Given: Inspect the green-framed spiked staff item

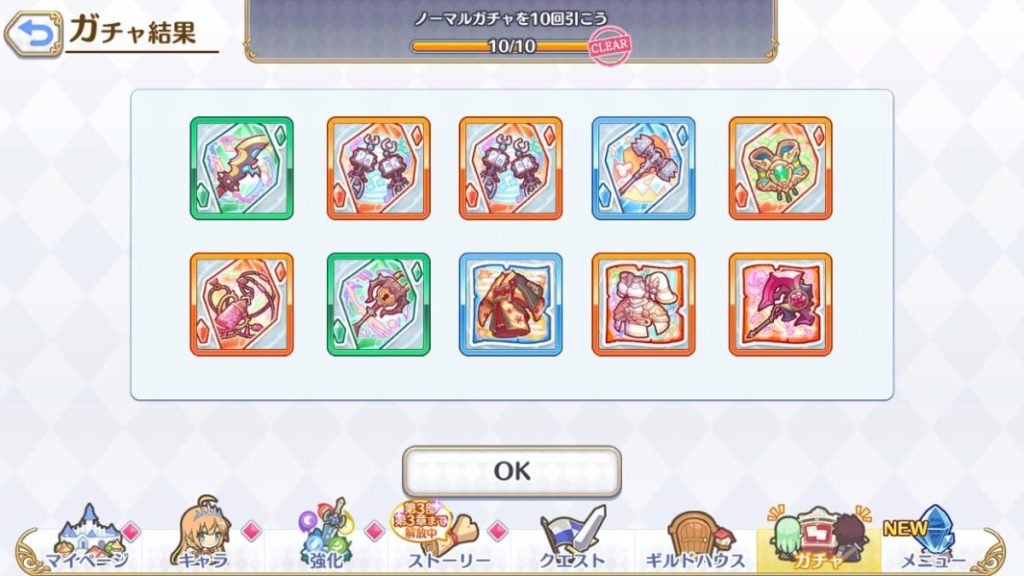Looking at the screenshot, I should coord(379,304).
